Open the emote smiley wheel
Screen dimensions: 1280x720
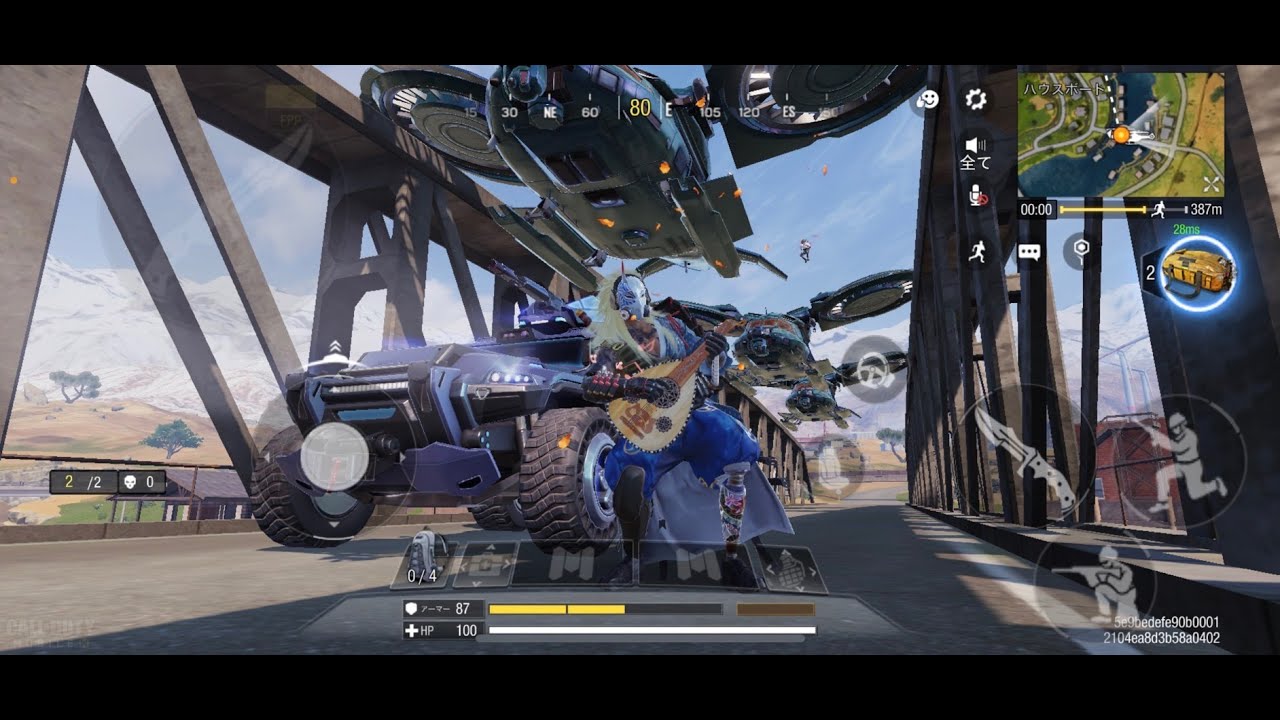click(928, 99)
